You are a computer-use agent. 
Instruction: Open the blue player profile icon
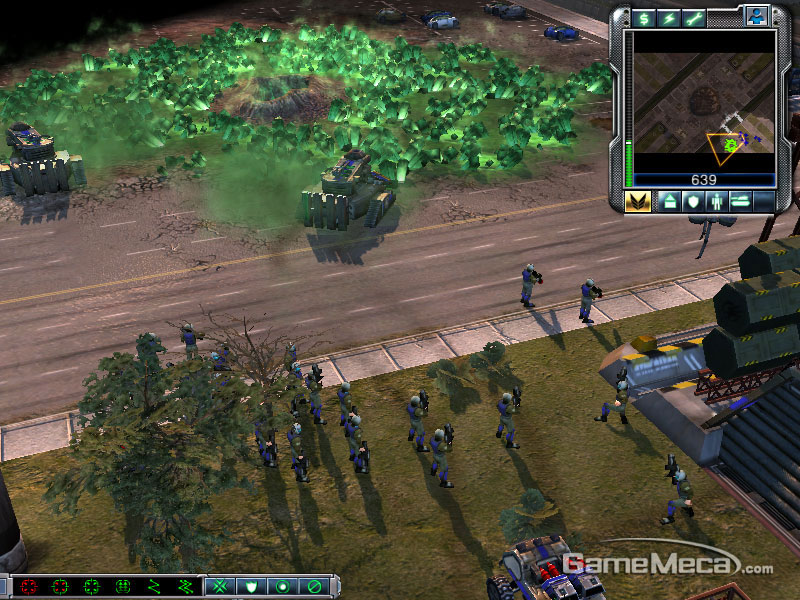pyautogui.click(x=754, y=17)
